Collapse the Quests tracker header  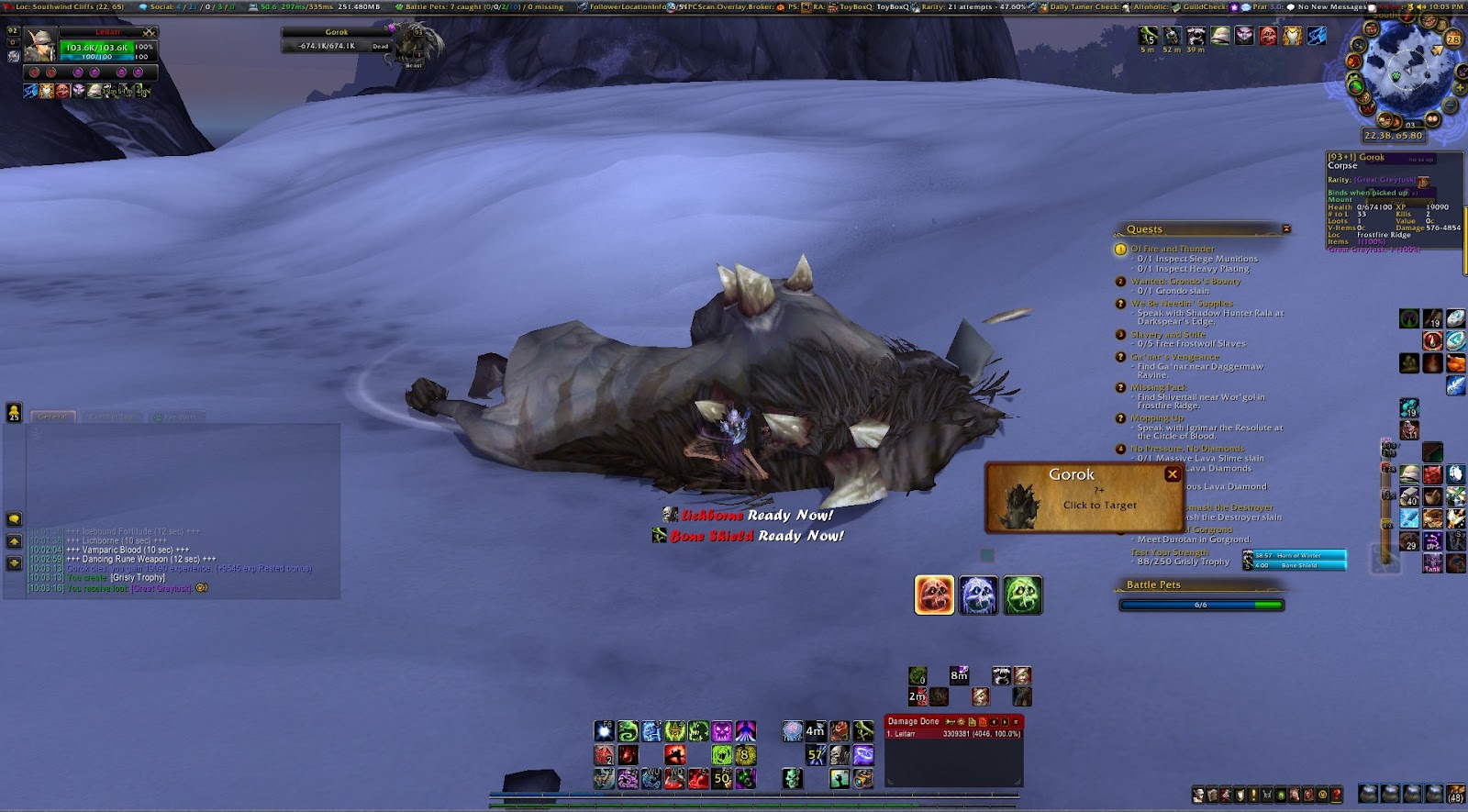tap(1285, 229)
